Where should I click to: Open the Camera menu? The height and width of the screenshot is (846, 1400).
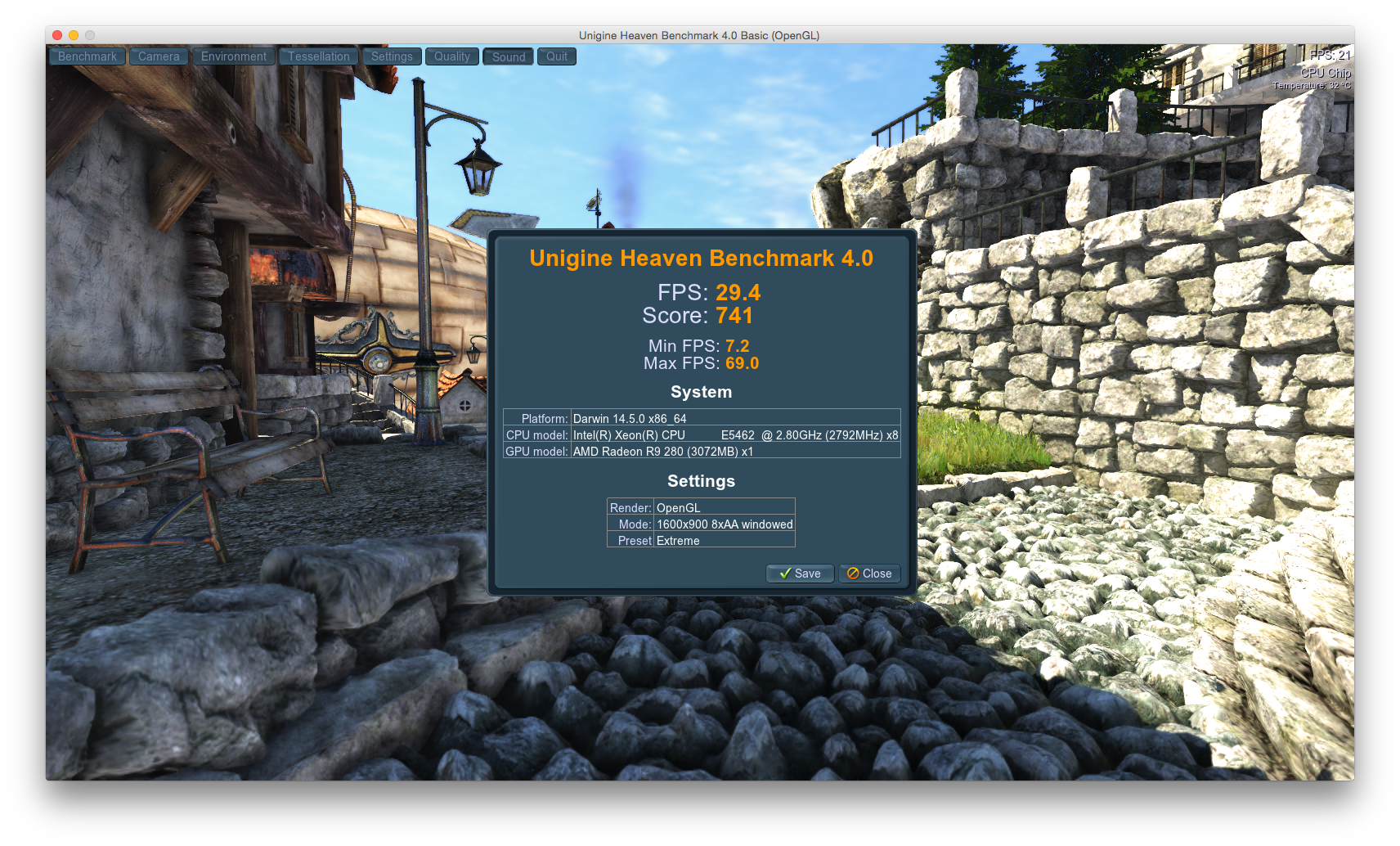pos(159,56)
